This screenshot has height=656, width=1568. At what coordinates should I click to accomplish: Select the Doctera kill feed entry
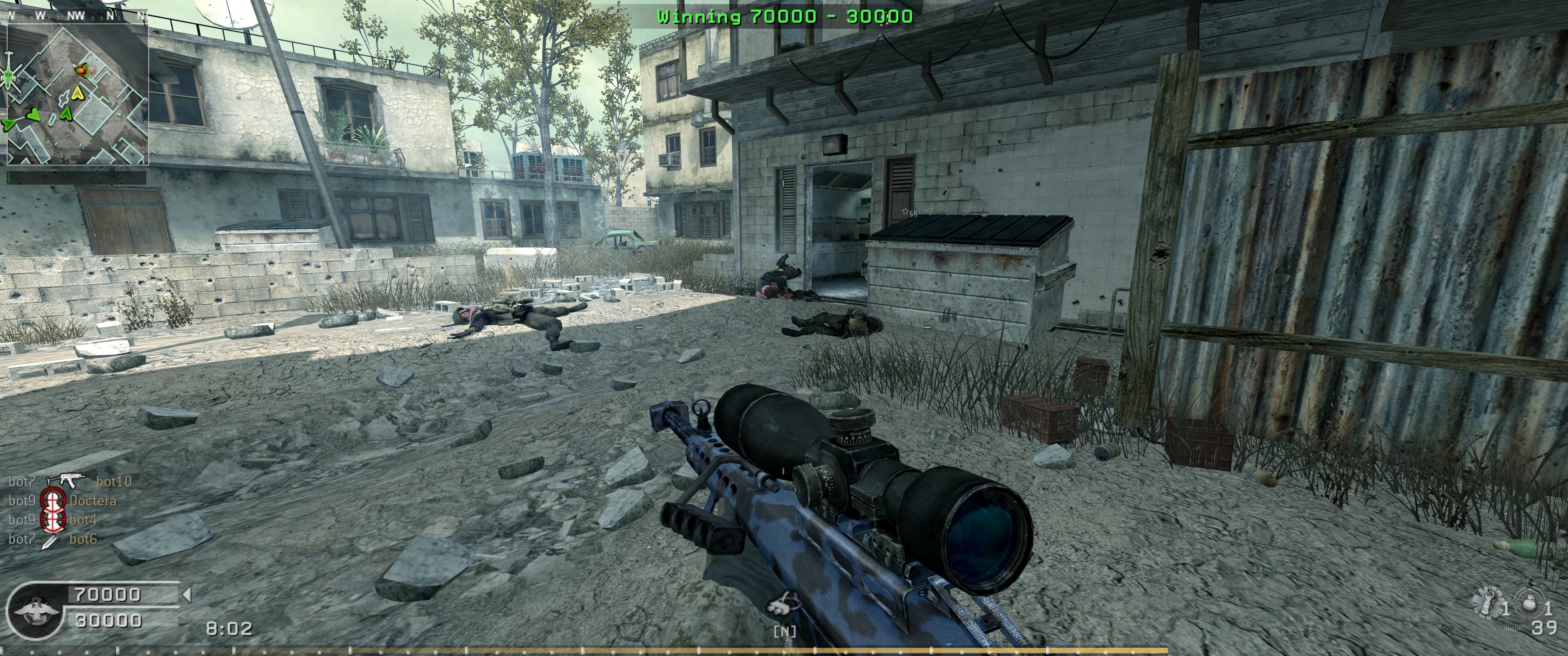click(x=93, y=501)
